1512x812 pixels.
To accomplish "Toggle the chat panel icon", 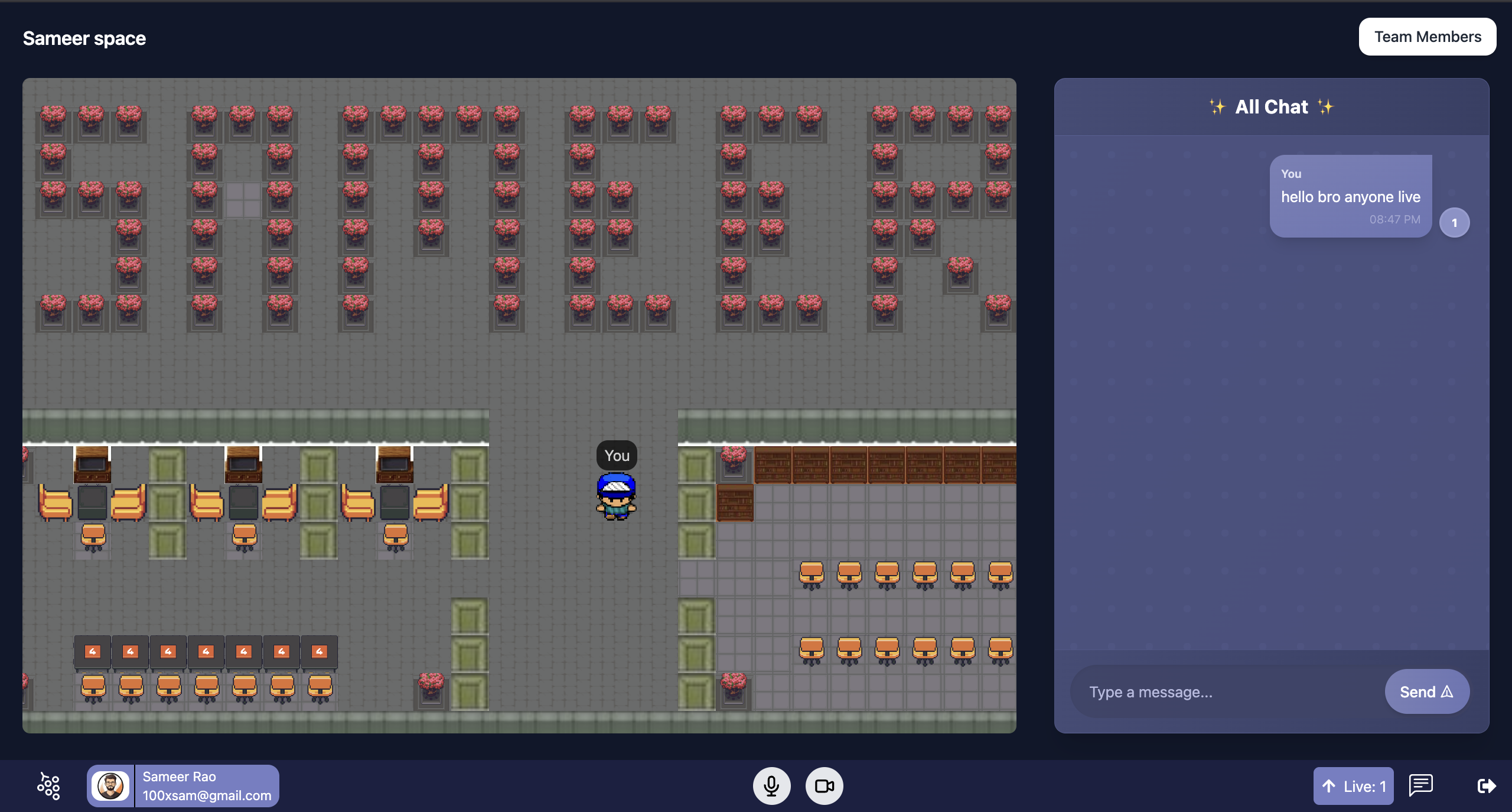I will coord(1420,785).
